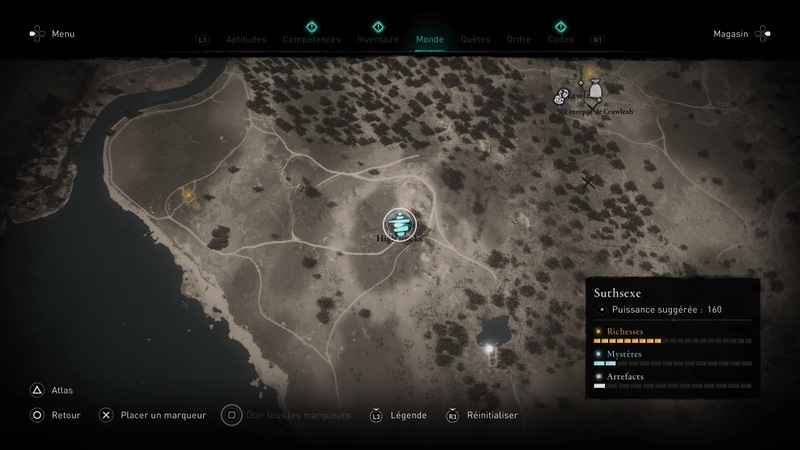Open the Menu at top left
Image resolution: width=800 pixels, height=450 pixels.
(53, 34)
